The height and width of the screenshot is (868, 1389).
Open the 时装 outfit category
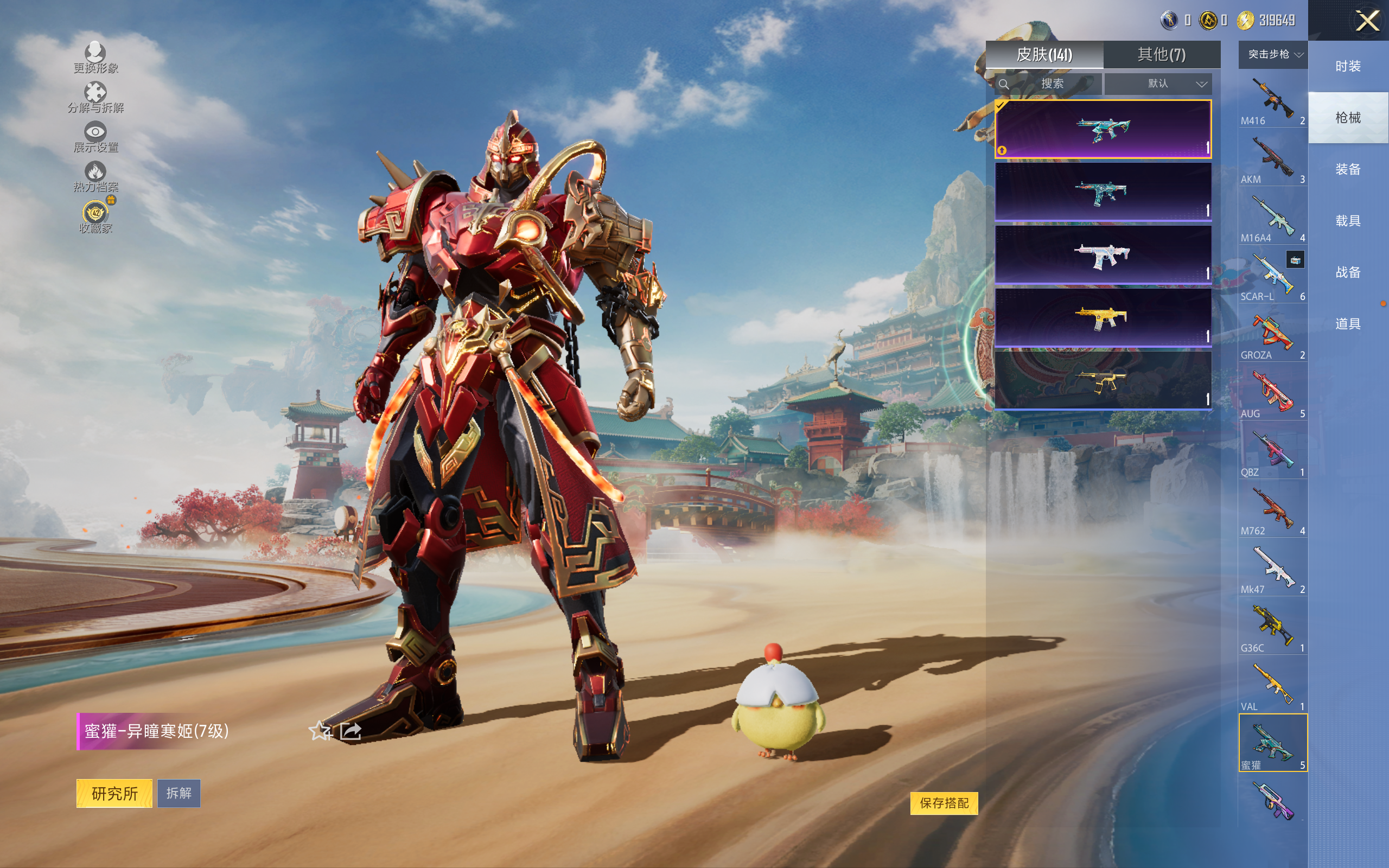click(x=1348, y=66)
